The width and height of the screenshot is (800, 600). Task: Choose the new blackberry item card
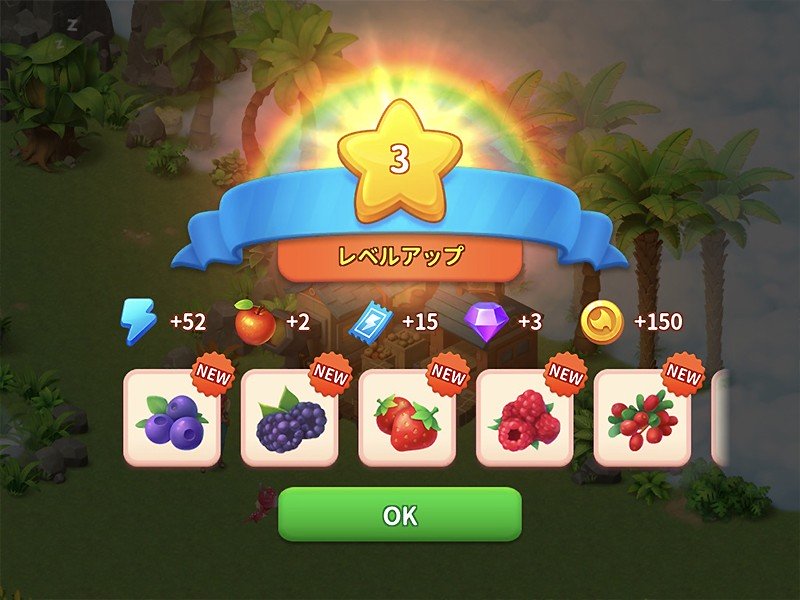coord(290,418)
